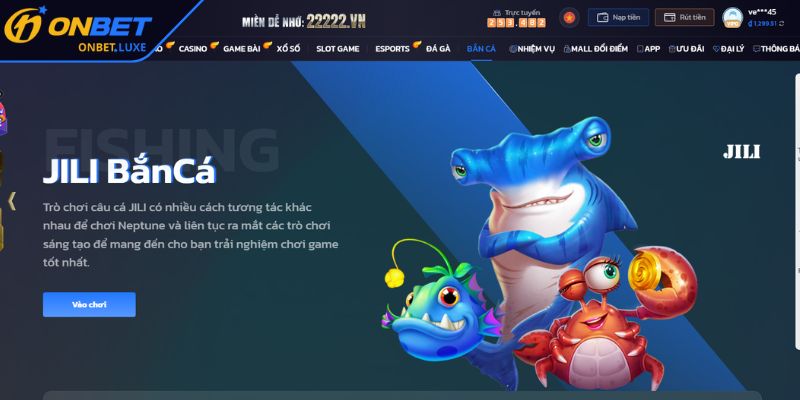Viewport: 800px width, 400px height.
Task: Show the Ưu Đãi promotions
Action: 686,48
